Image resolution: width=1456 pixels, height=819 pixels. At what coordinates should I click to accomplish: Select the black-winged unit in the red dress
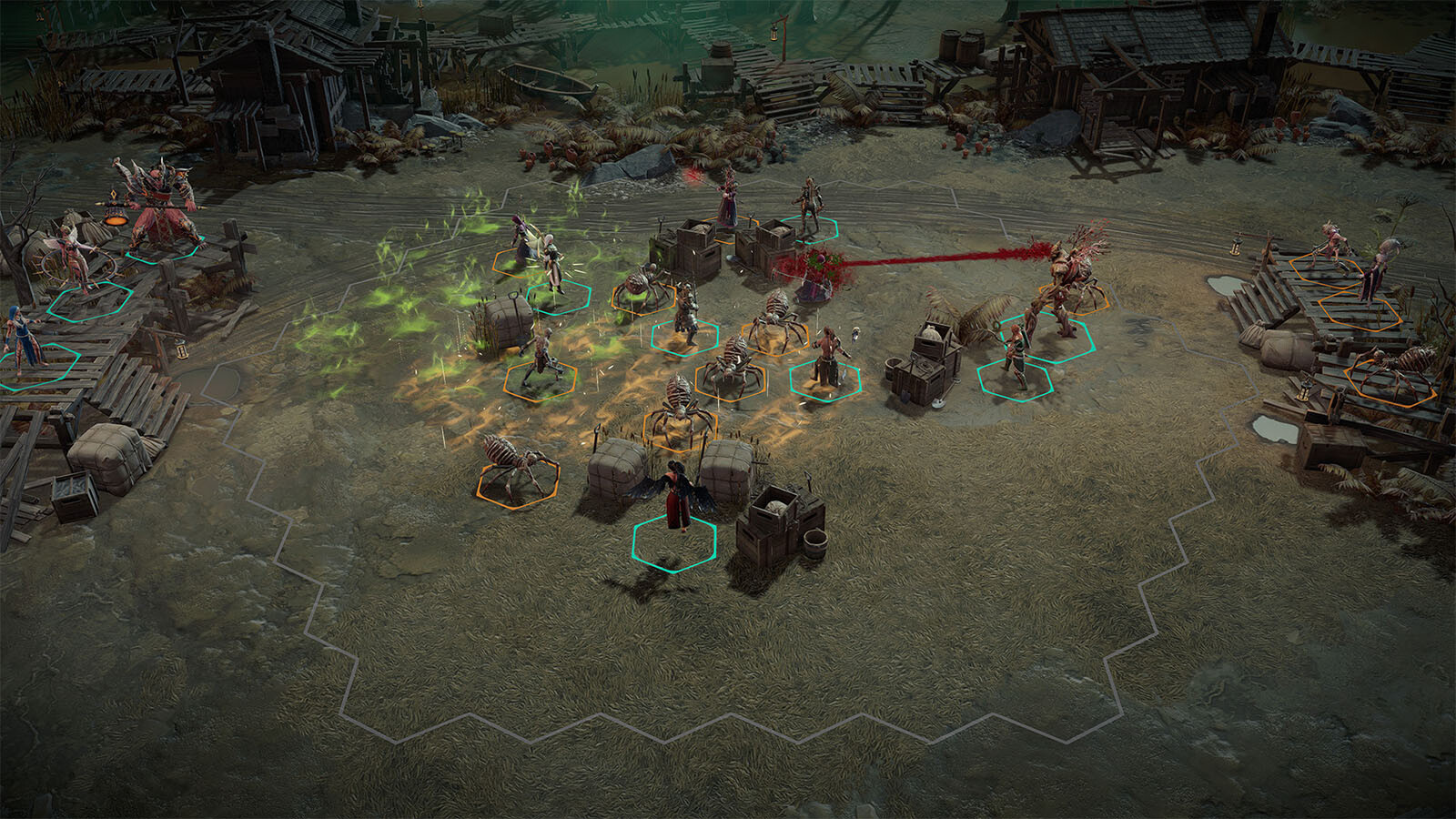point(673,497)
